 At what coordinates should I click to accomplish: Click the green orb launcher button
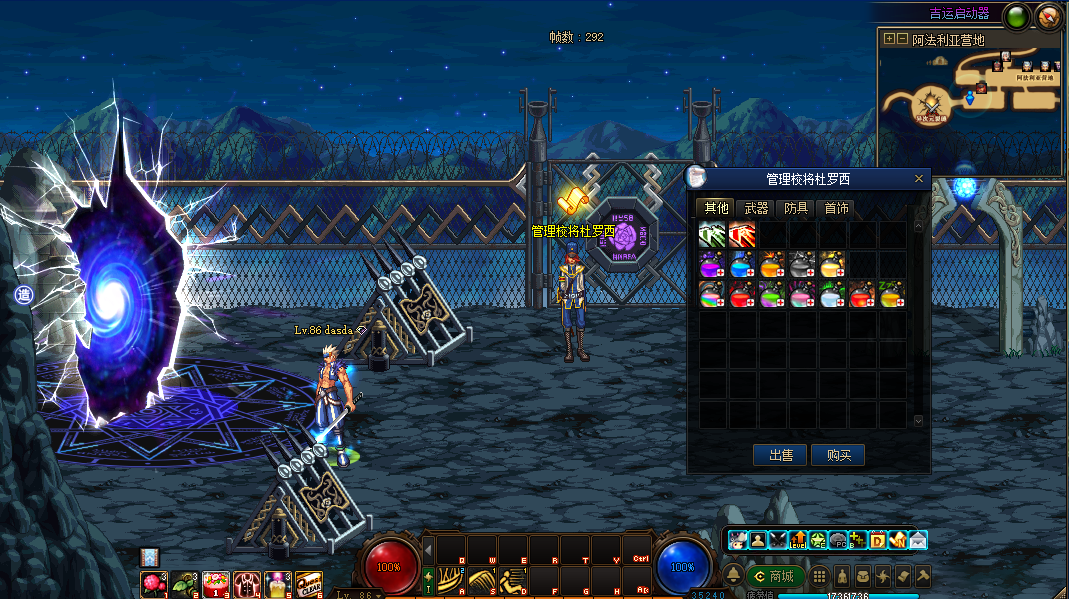[x=1017, y=15]
